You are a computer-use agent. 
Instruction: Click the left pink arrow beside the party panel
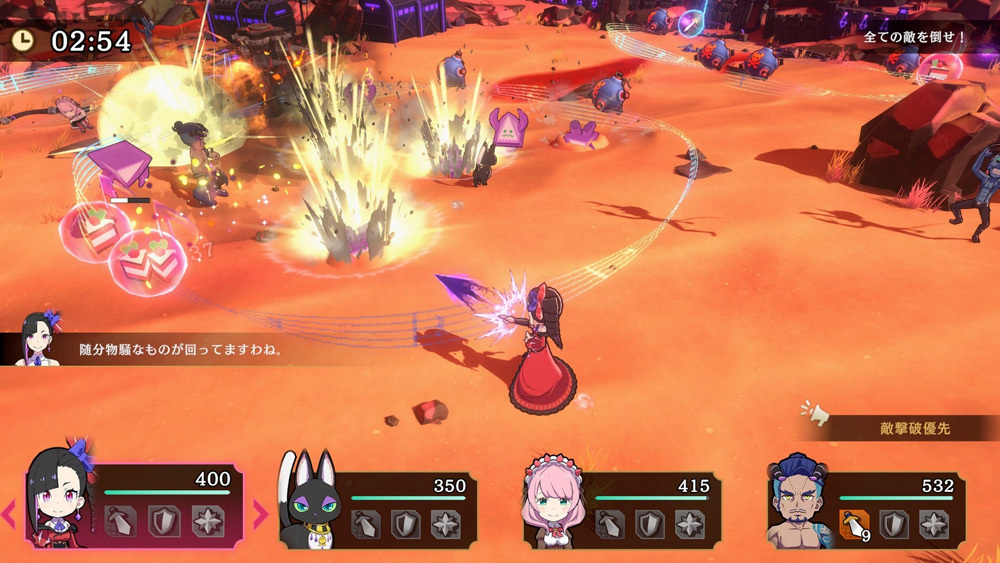click(x=9, y=514)
